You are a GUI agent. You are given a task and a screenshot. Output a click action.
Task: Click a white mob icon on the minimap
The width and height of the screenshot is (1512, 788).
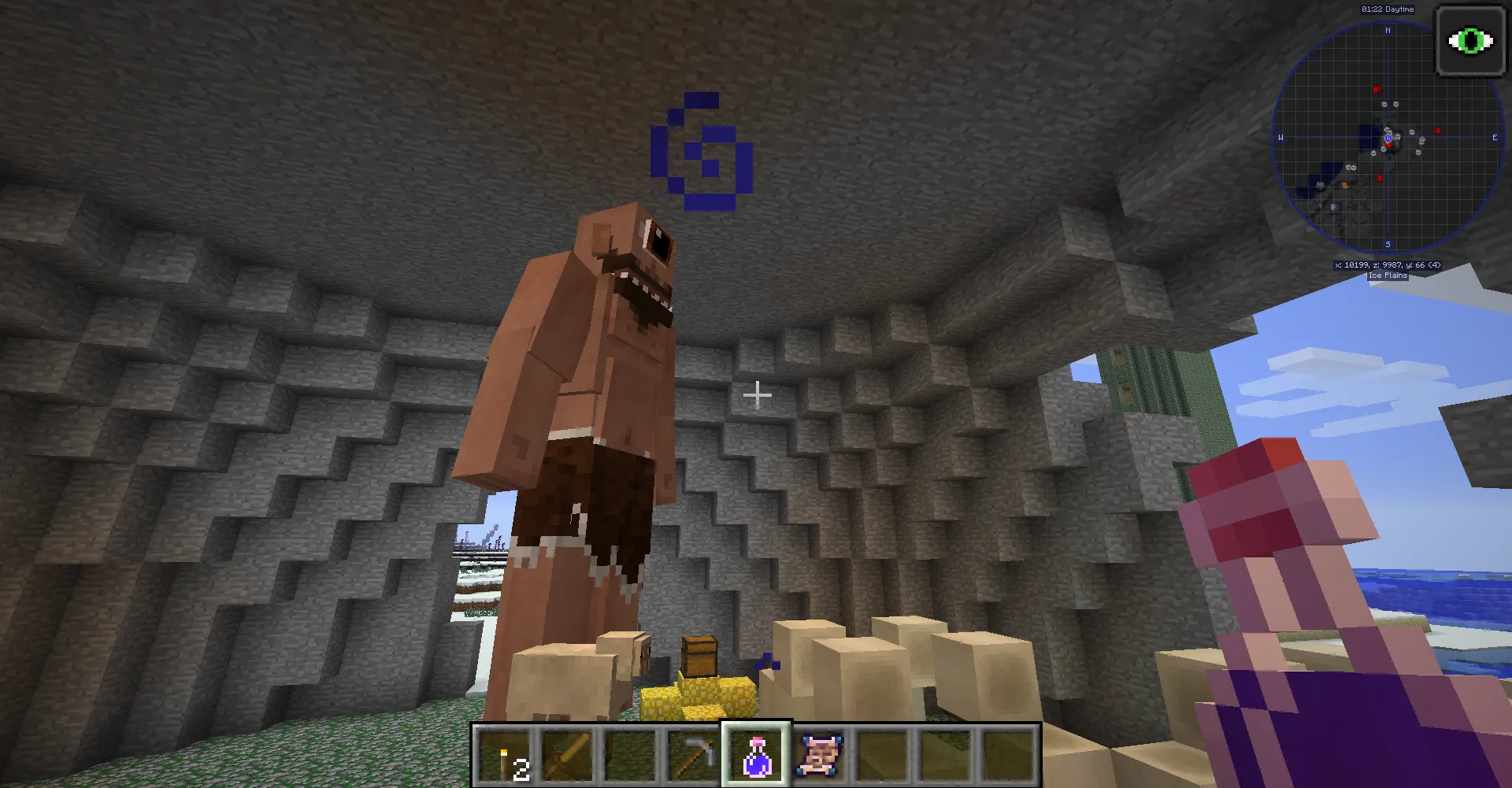coord(1384,104)
